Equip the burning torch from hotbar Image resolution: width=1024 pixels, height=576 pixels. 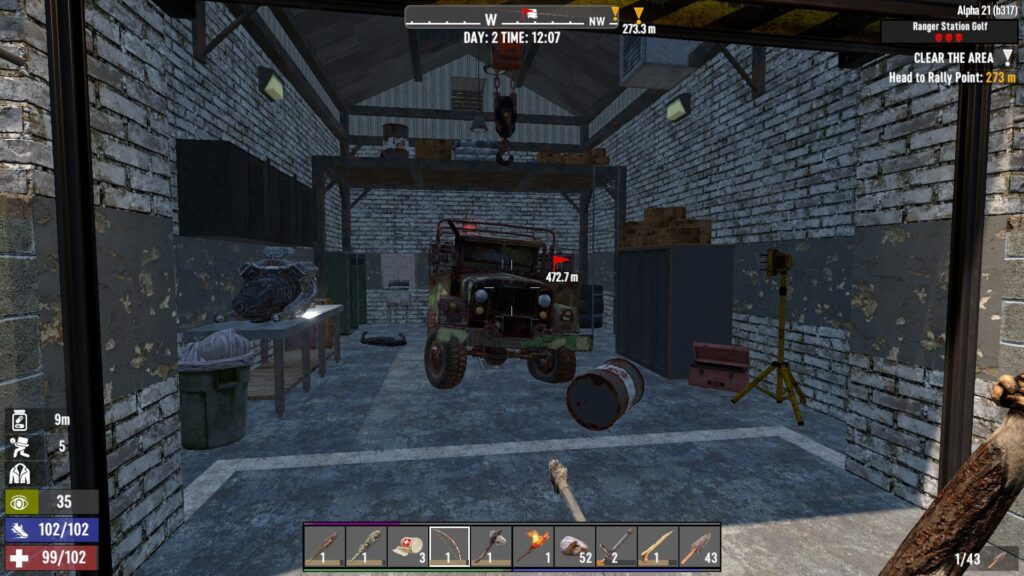coord(533,546)
